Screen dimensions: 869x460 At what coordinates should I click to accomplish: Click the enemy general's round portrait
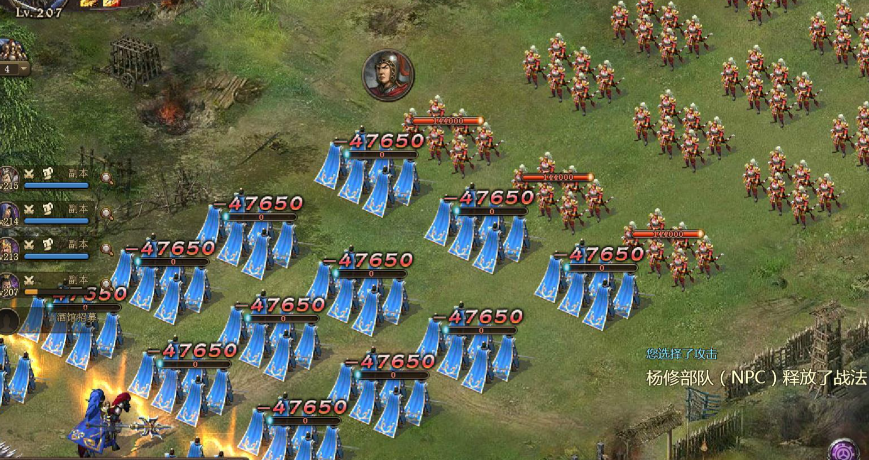[388, 75]
